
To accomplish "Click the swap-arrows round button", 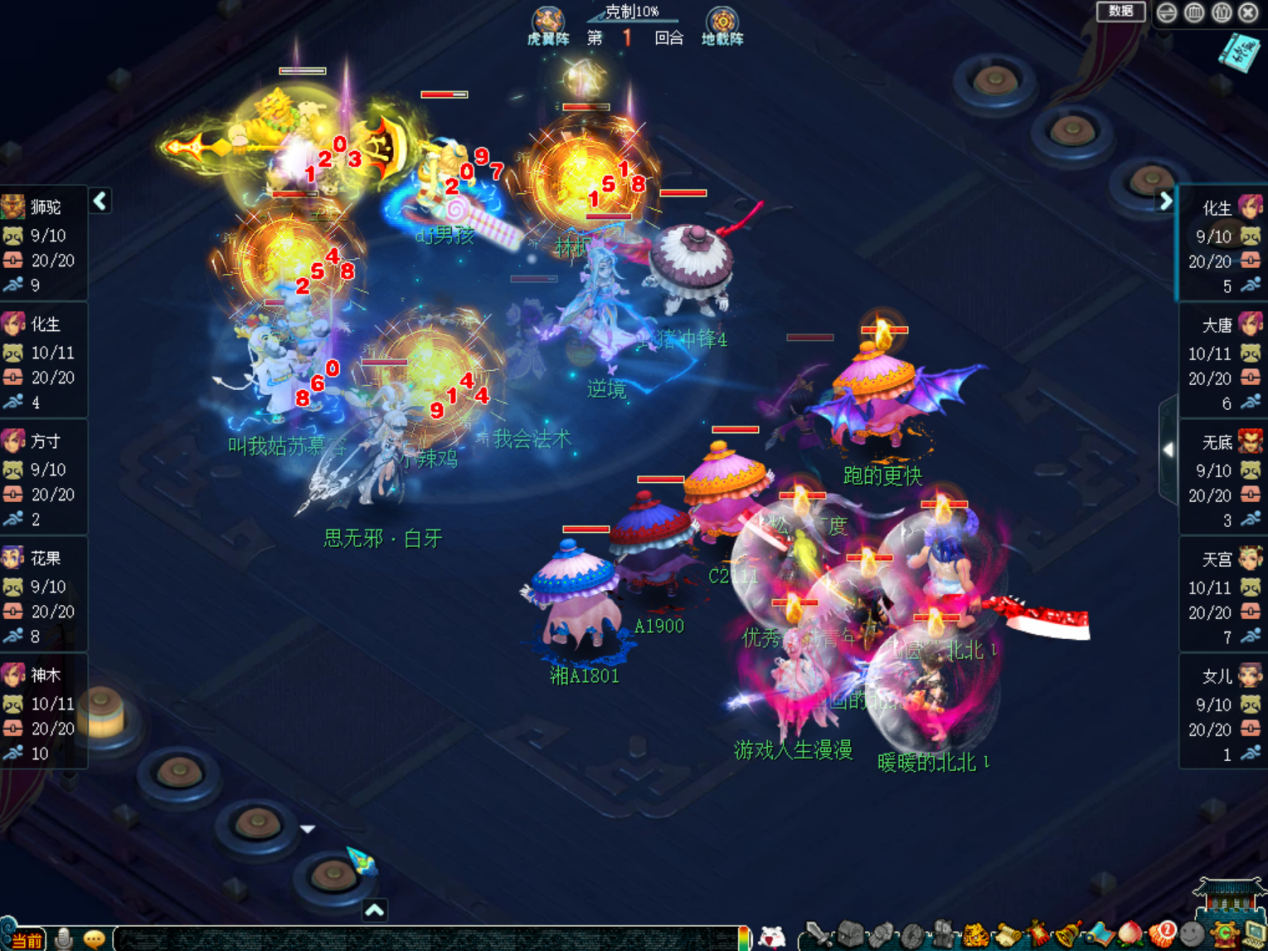I will 1166,12.
